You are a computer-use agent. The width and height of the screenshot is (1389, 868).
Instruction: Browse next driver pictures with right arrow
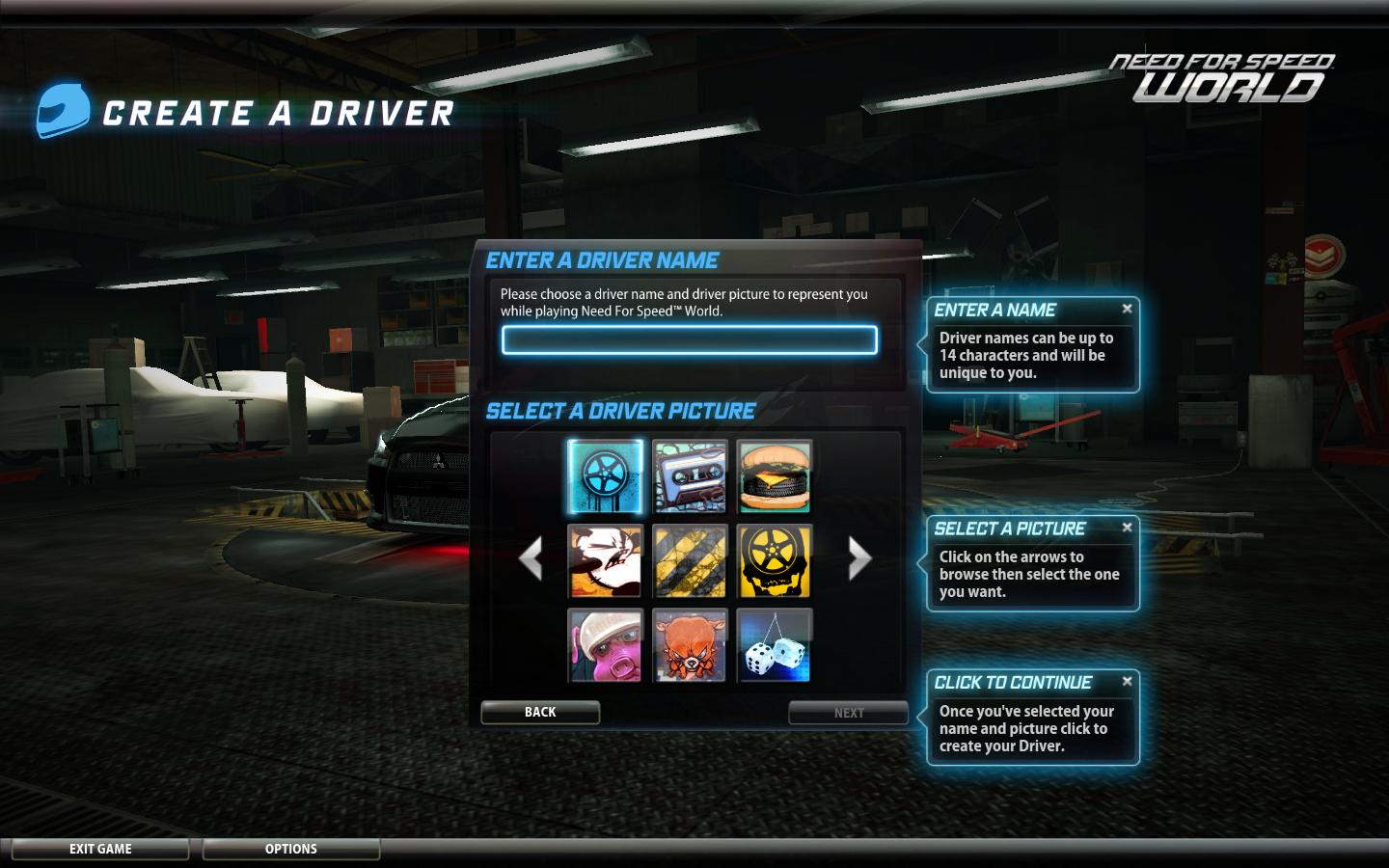858,558
